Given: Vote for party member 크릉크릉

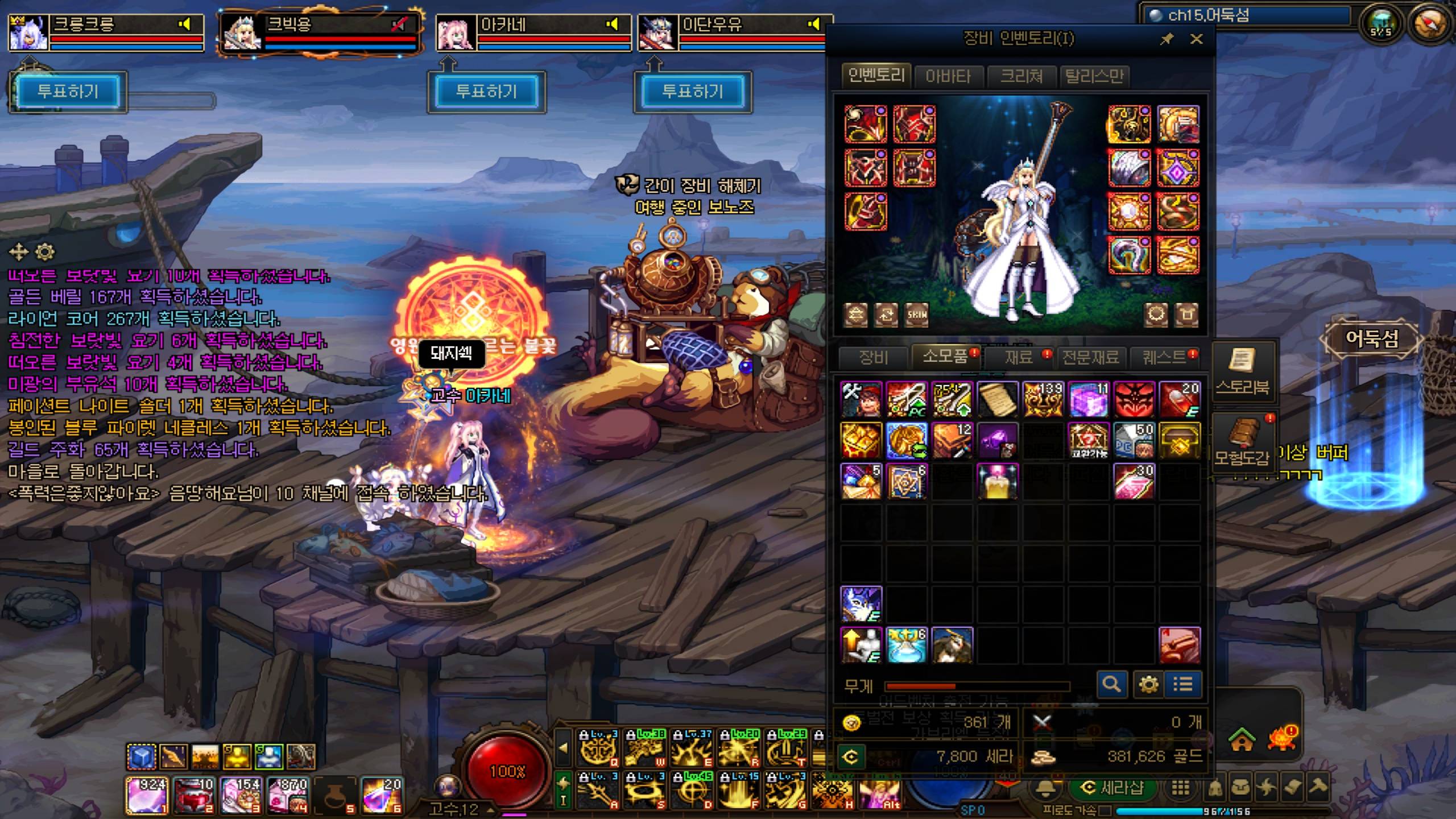Looking at the screenshot, I should click(68, 92).
